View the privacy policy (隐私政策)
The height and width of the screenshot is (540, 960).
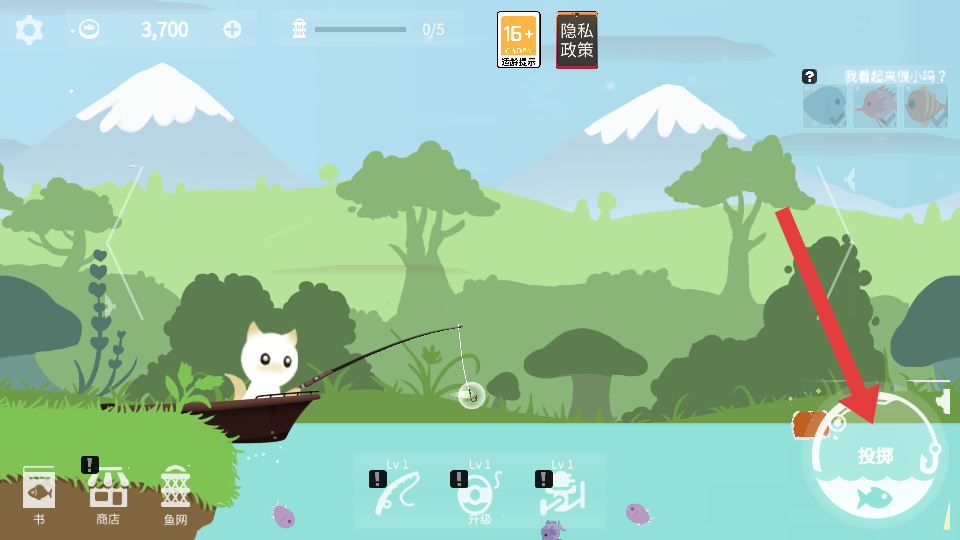click(577, 40)
